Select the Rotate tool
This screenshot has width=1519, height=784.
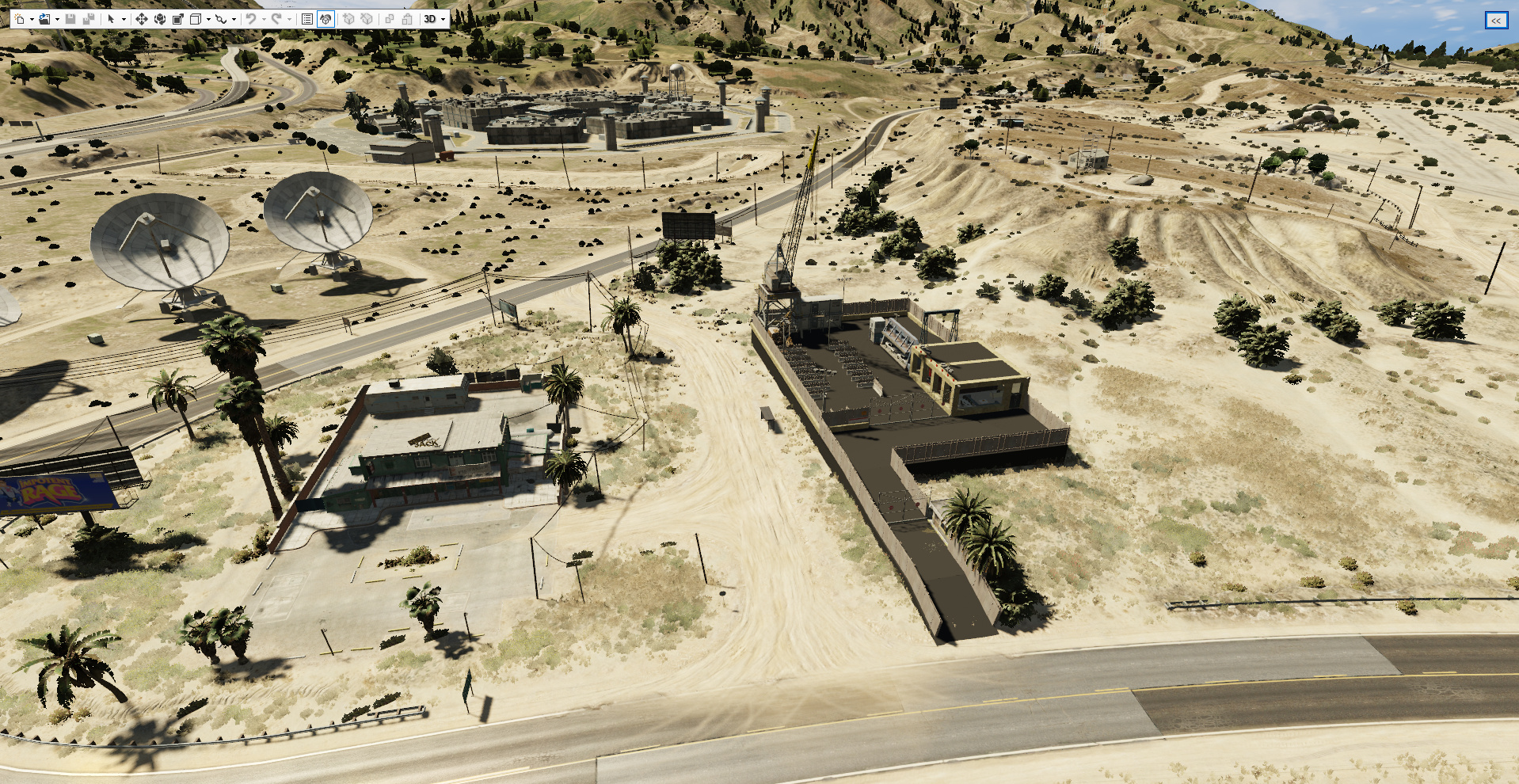click(x=160, y=20)
